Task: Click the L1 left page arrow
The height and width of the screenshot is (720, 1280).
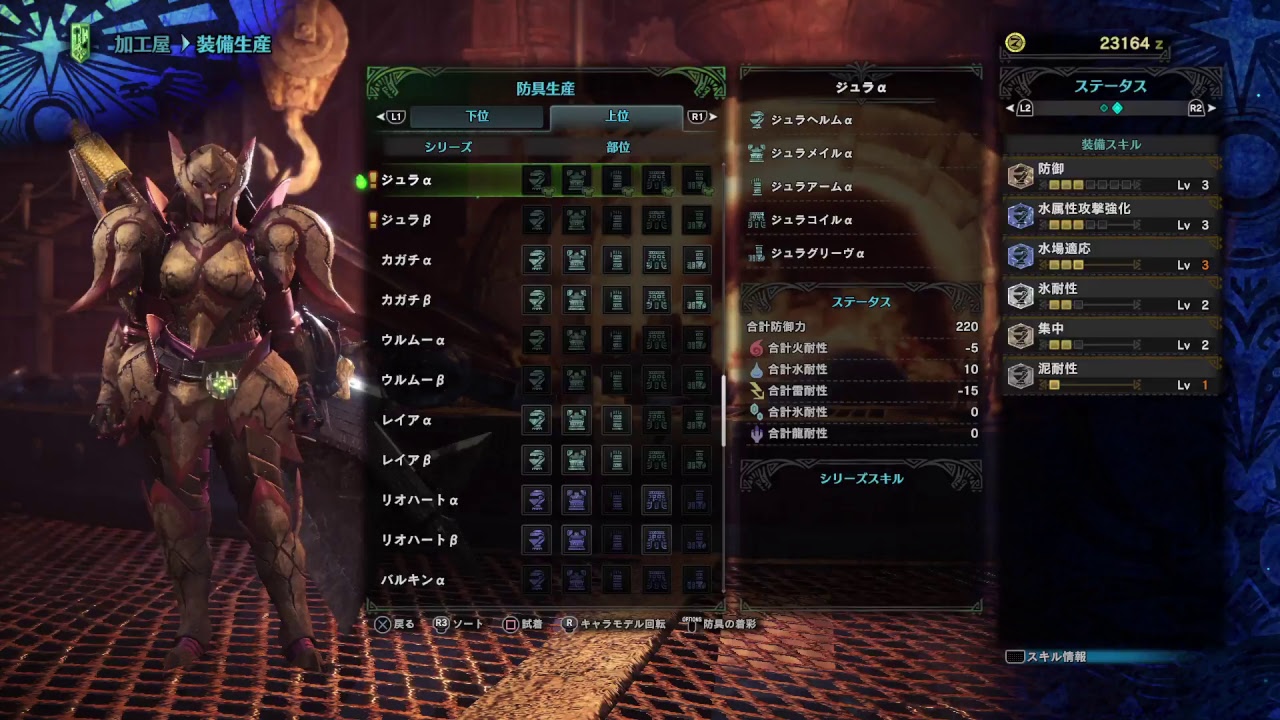Action: click(381, 117)
